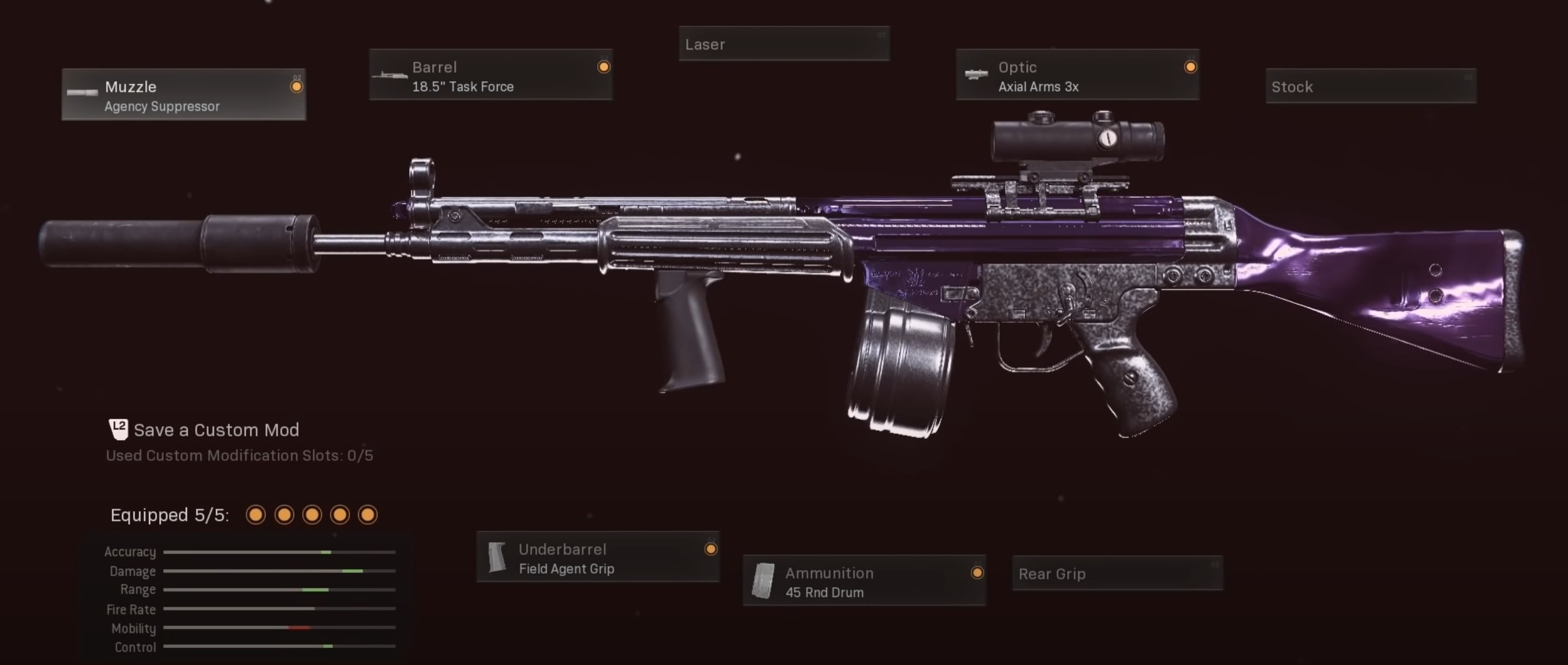The height and width of the screenshot is (665, 1568).
Task: Choose the empty Laser attachment slot
Action: (x=783, y=44)
